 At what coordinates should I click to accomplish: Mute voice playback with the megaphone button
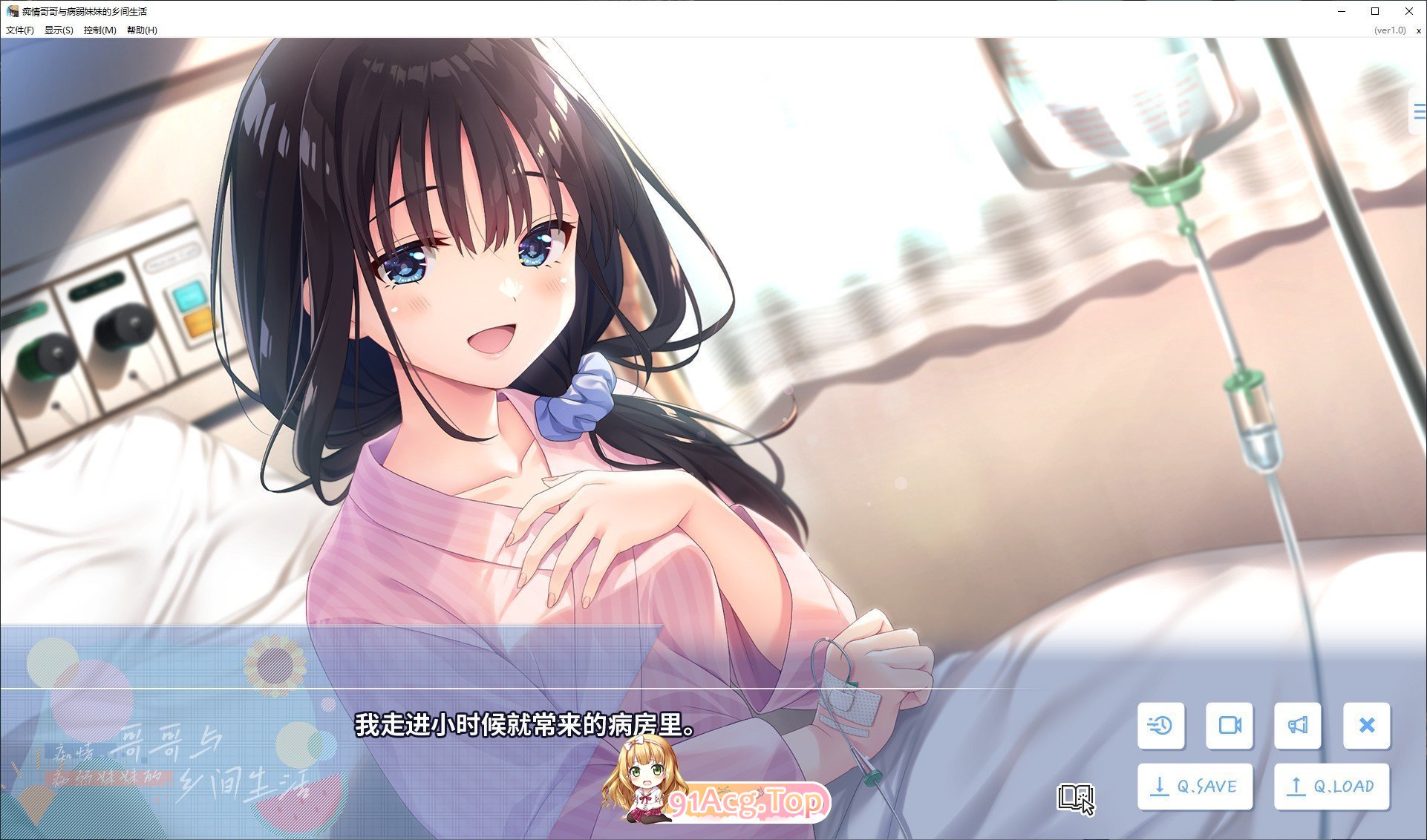1298,726
